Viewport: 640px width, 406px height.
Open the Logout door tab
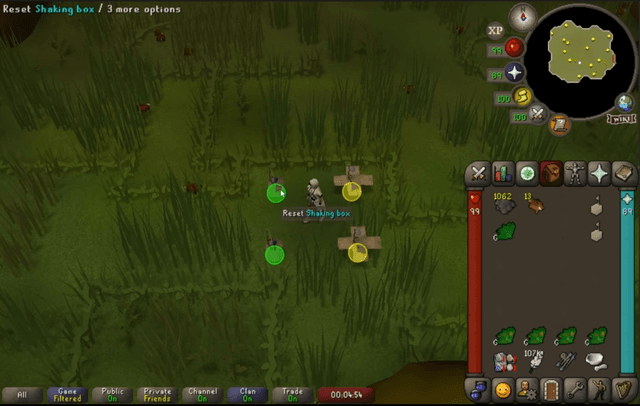tap(551, 389)
